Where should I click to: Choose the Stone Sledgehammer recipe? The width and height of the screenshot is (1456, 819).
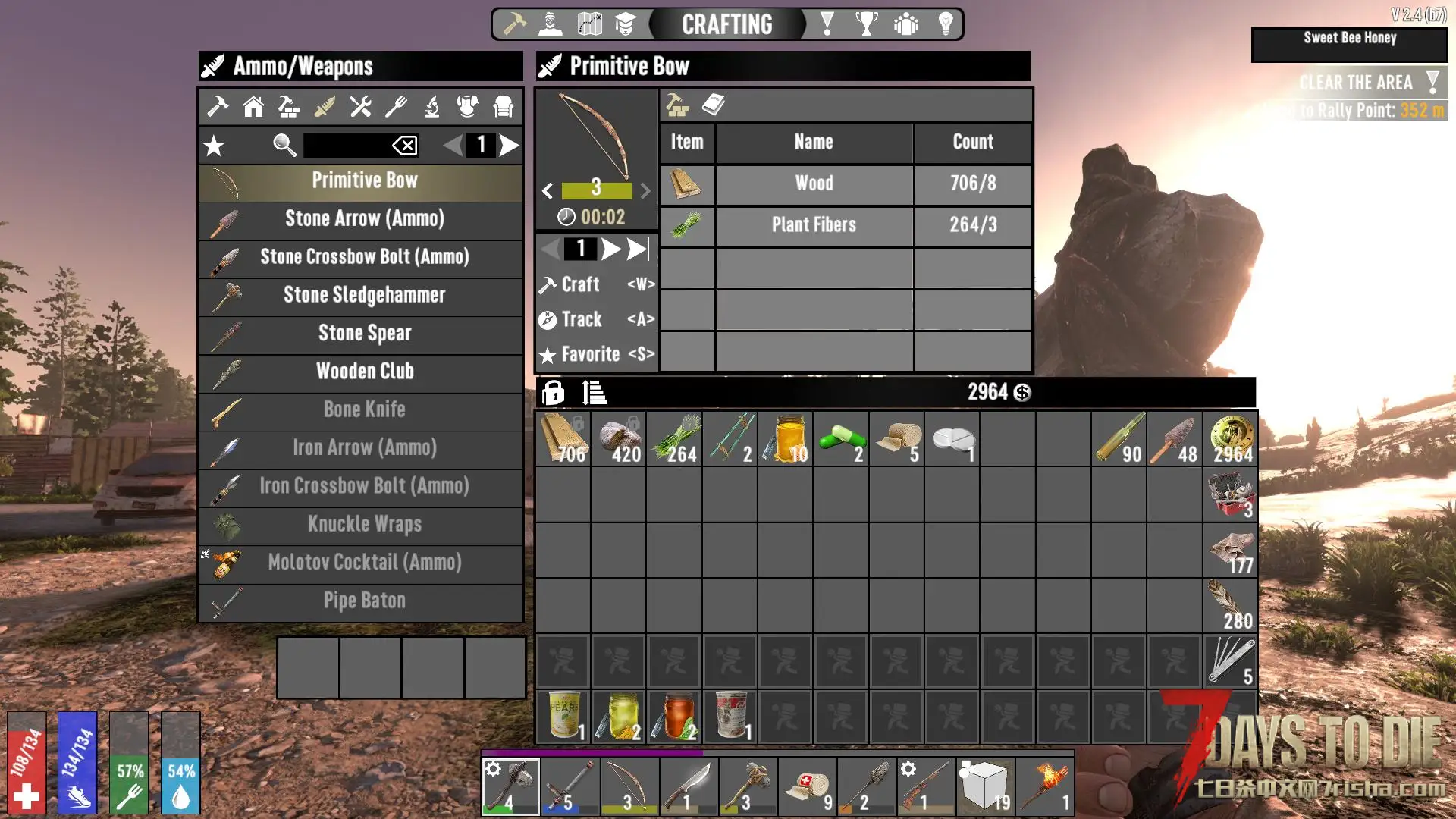coord(364,296)
